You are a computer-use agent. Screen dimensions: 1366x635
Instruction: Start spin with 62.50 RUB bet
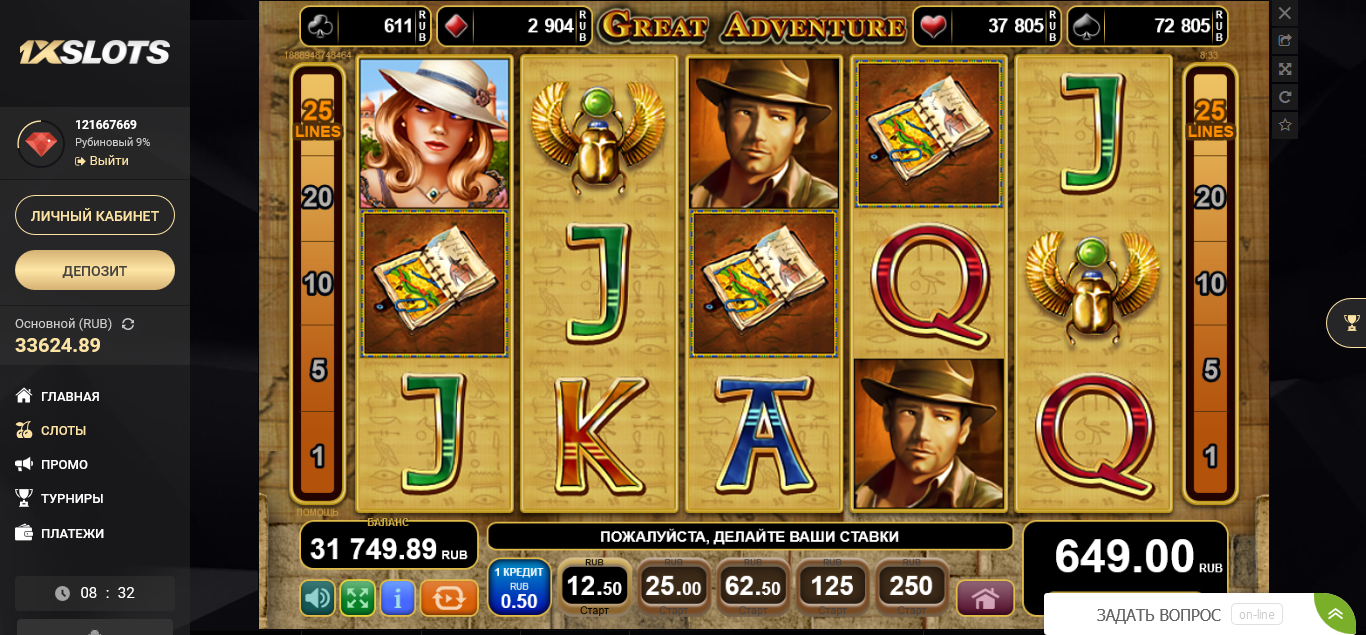[752, 587]
